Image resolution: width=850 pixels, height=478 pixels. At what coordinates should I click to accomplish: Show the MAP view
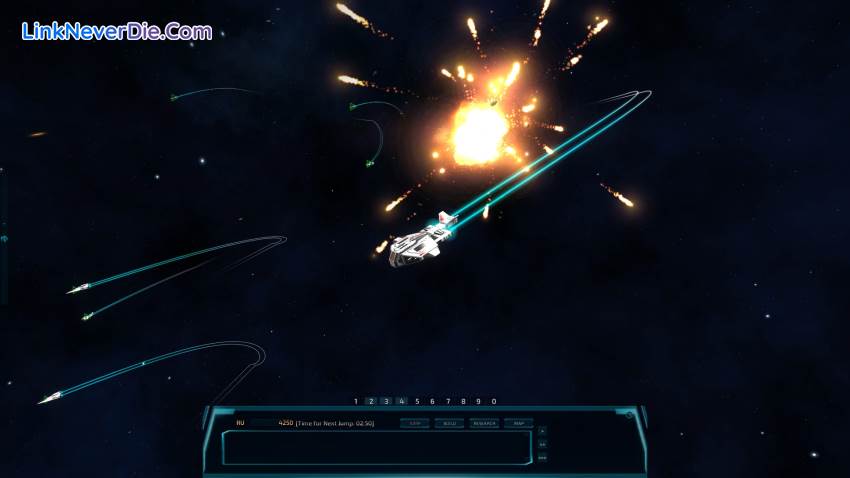coord(518,423)
